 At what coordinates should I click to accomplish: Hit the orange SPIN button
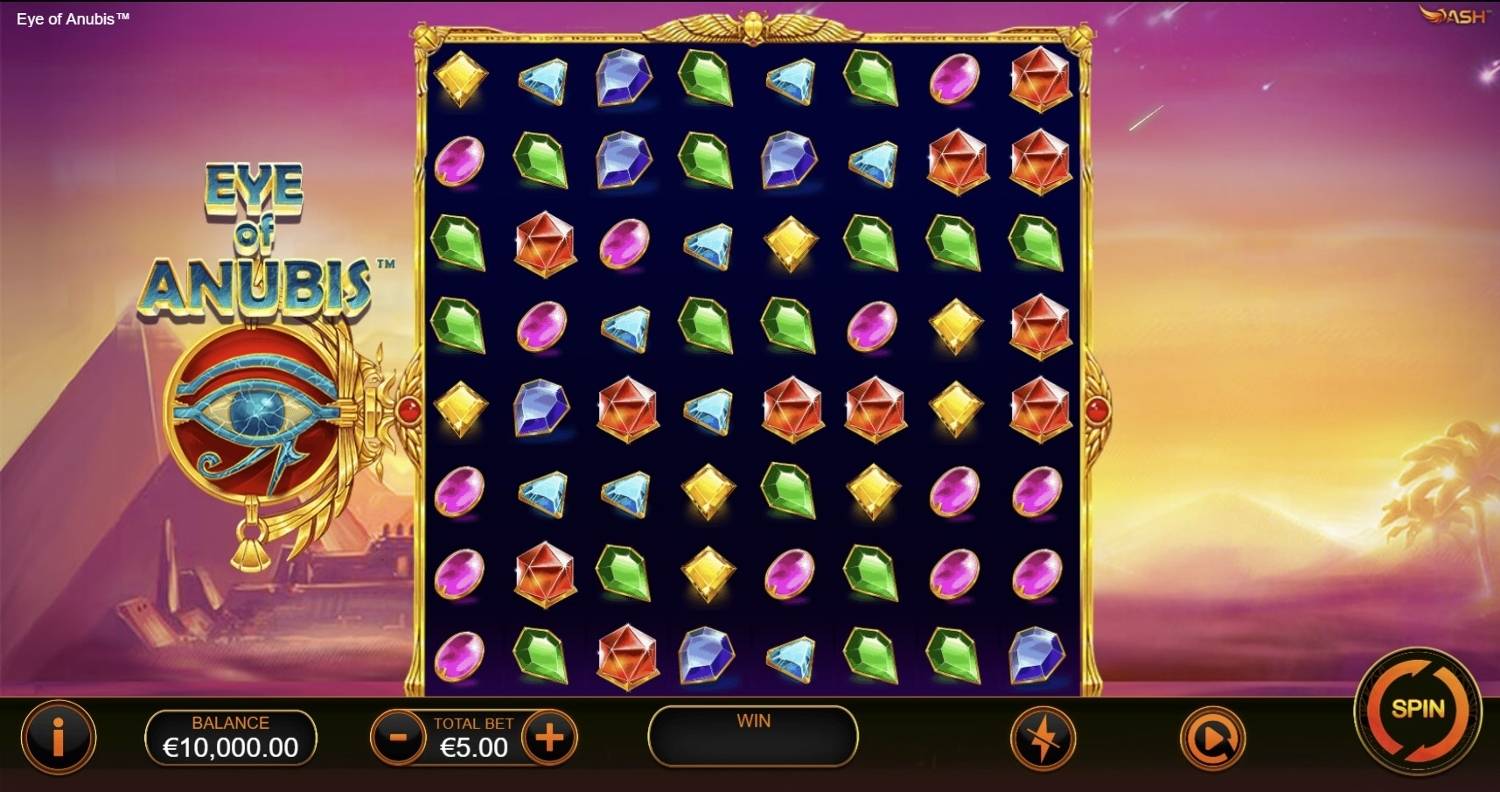click(1417, 711)
